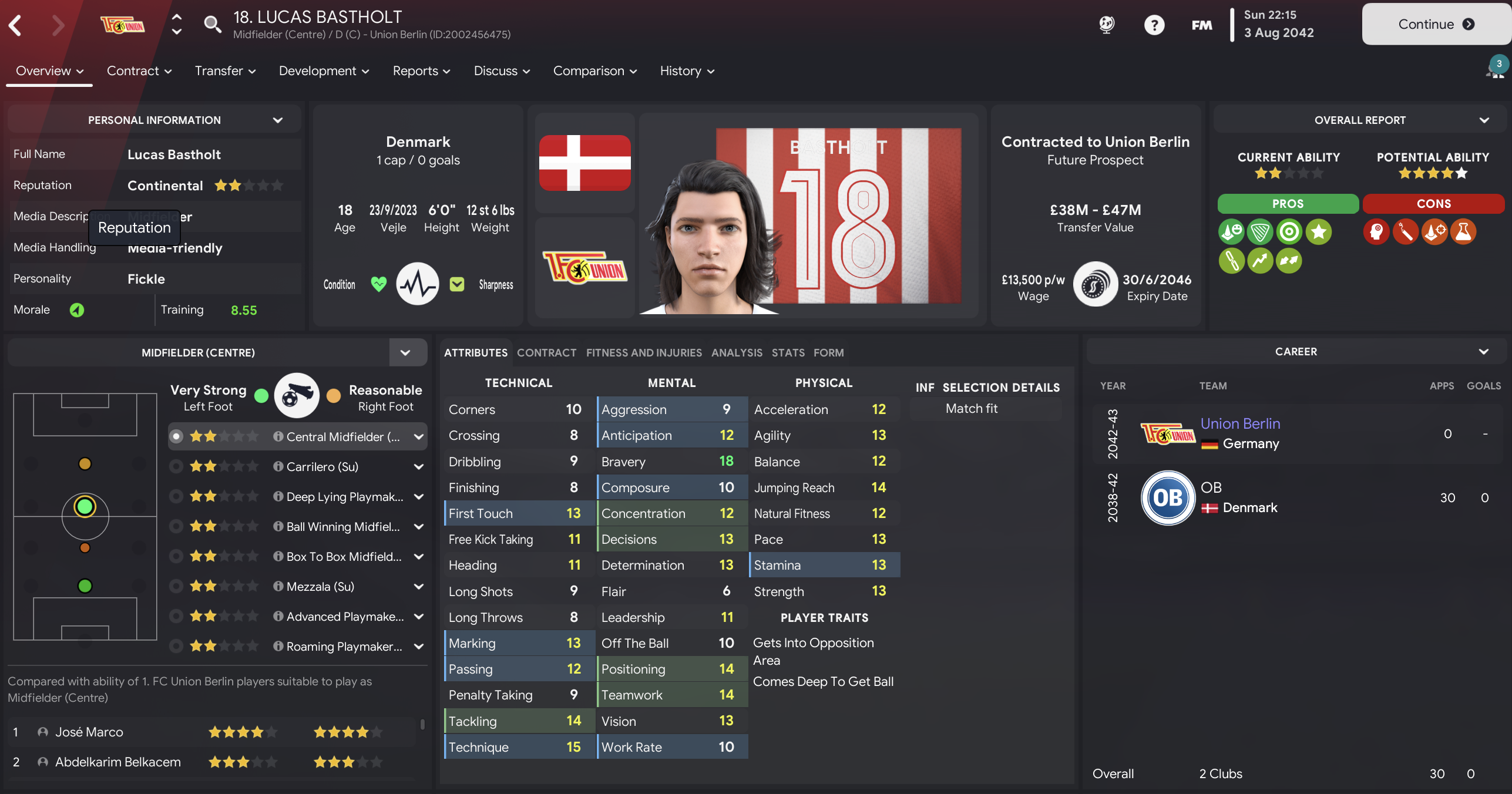Show the Reports menu
The height and width of the screenshot is (794, 1512).
(421, 71)
